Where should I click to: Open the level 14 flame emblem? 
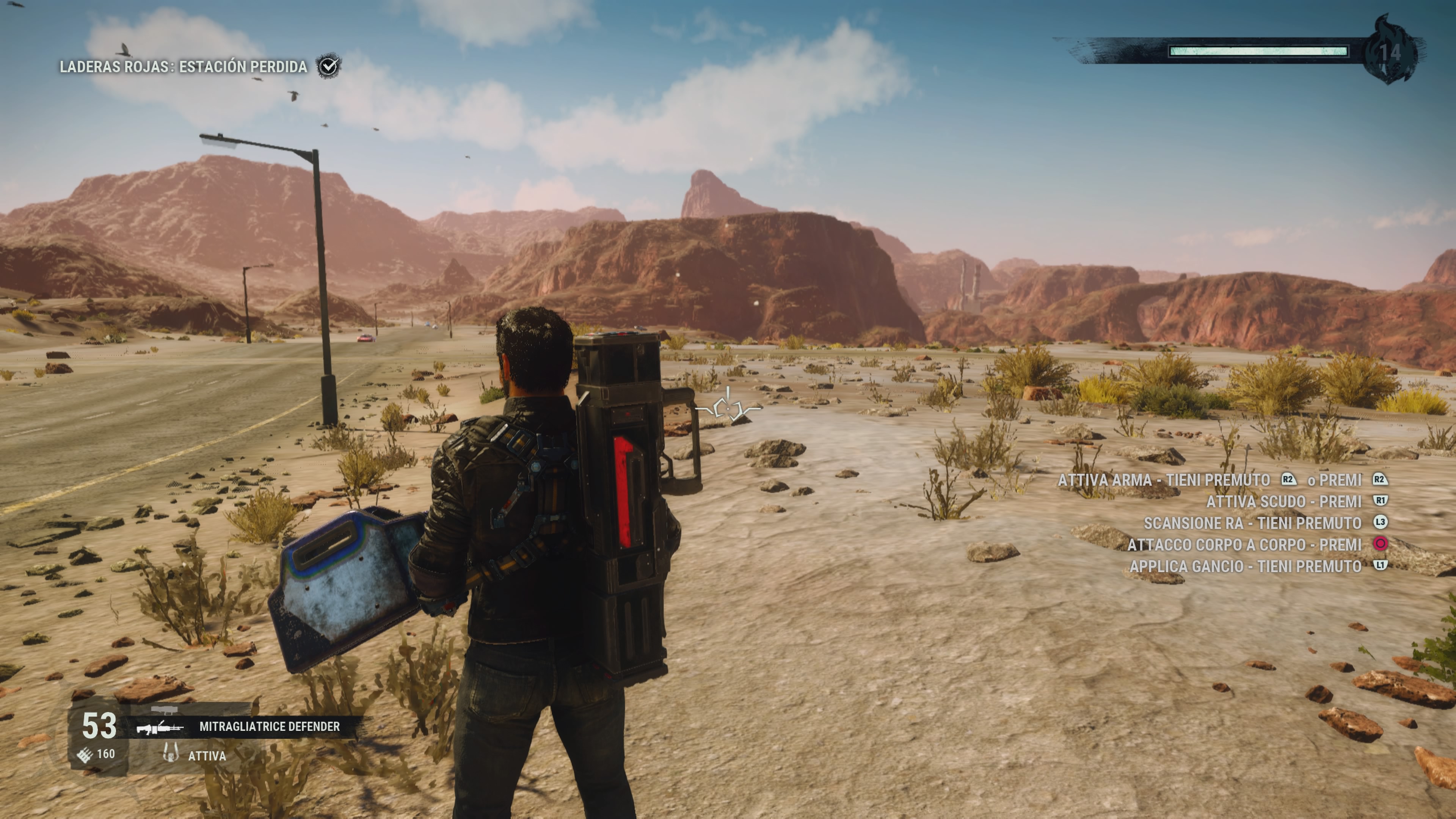pos(1390,52)
